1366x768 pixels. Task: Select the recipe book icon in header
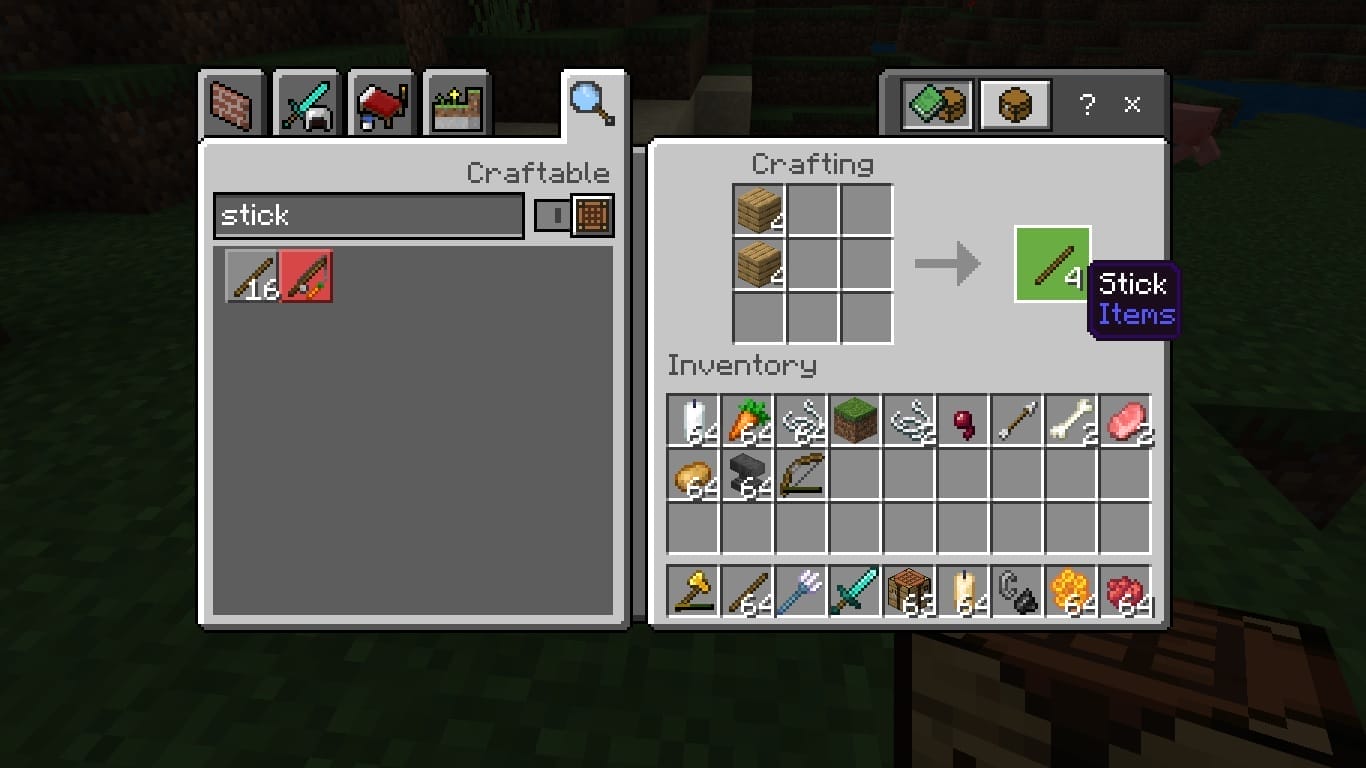click(x=937, y=103)
